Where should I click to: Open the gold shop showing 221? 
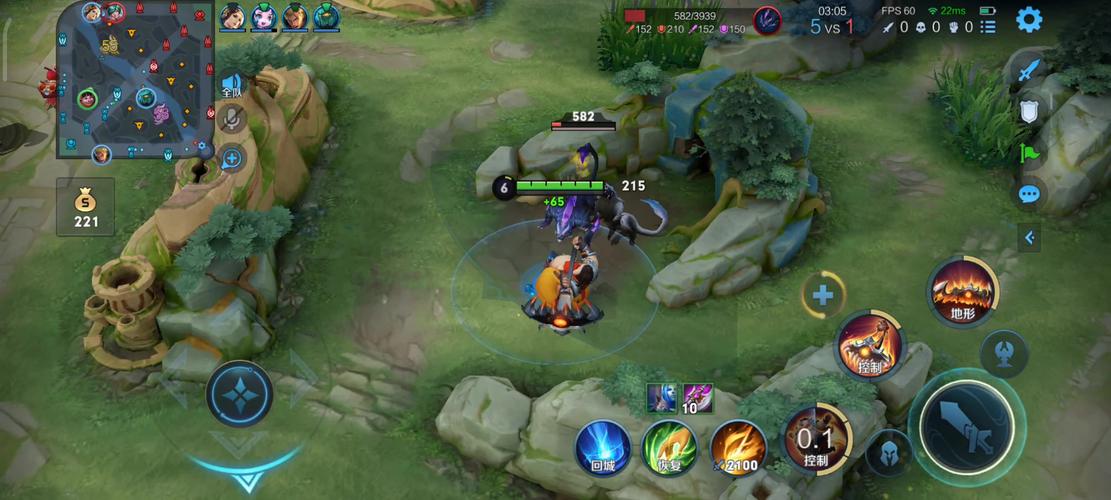[86, 207]
